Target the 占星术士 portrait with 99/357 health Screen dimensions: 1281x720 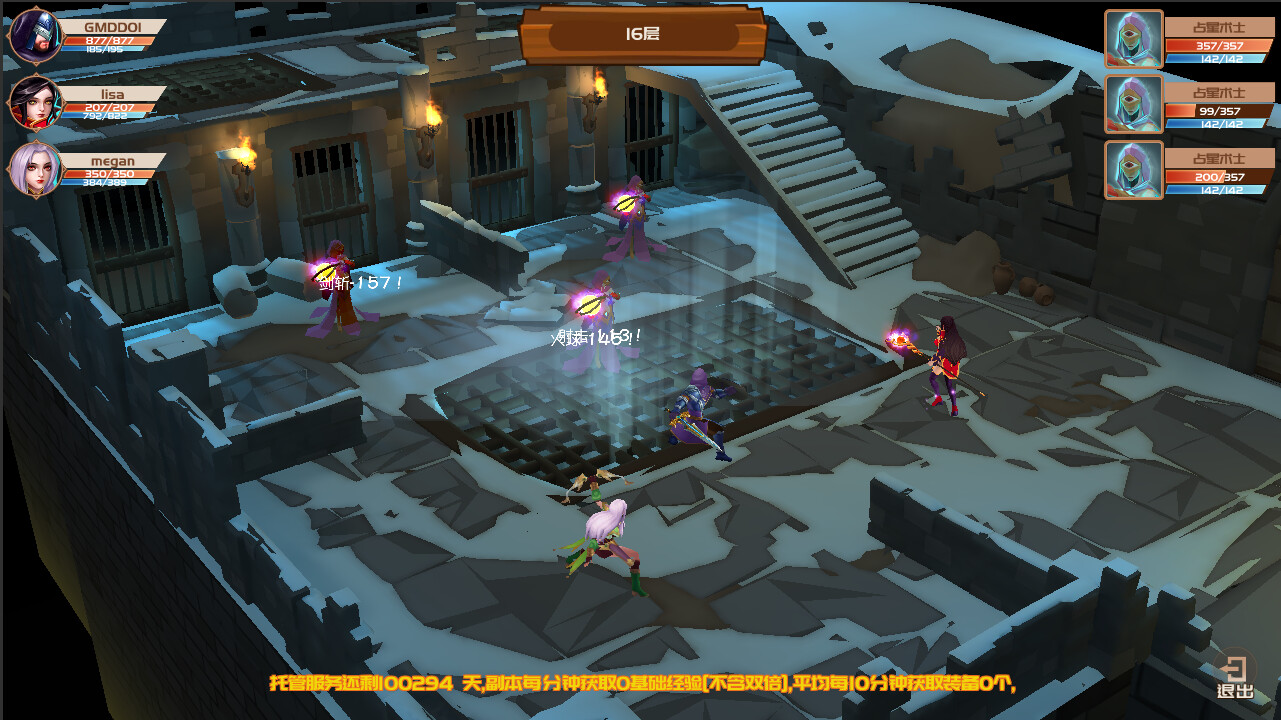point(1134,104)
